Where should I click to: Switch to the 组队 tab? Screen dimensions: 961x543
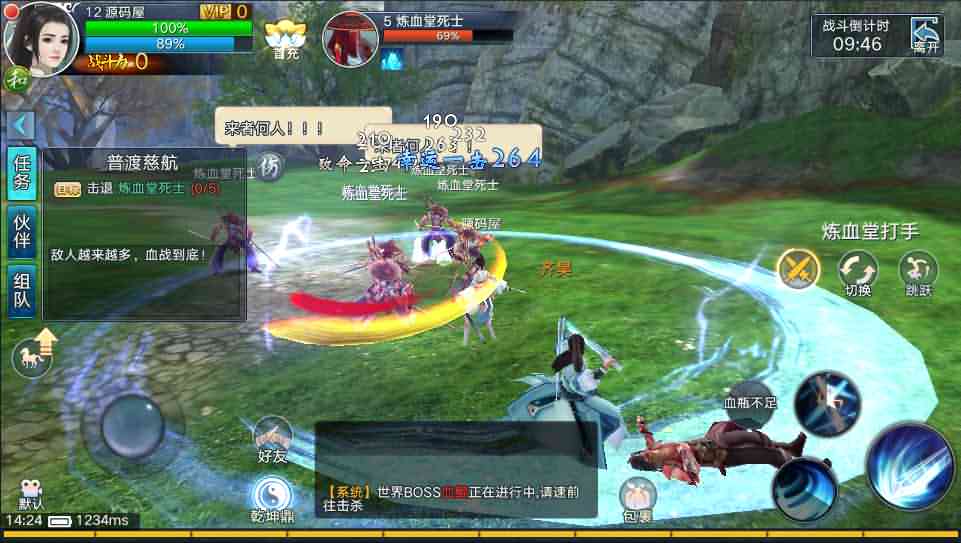(x=21, y=291)
